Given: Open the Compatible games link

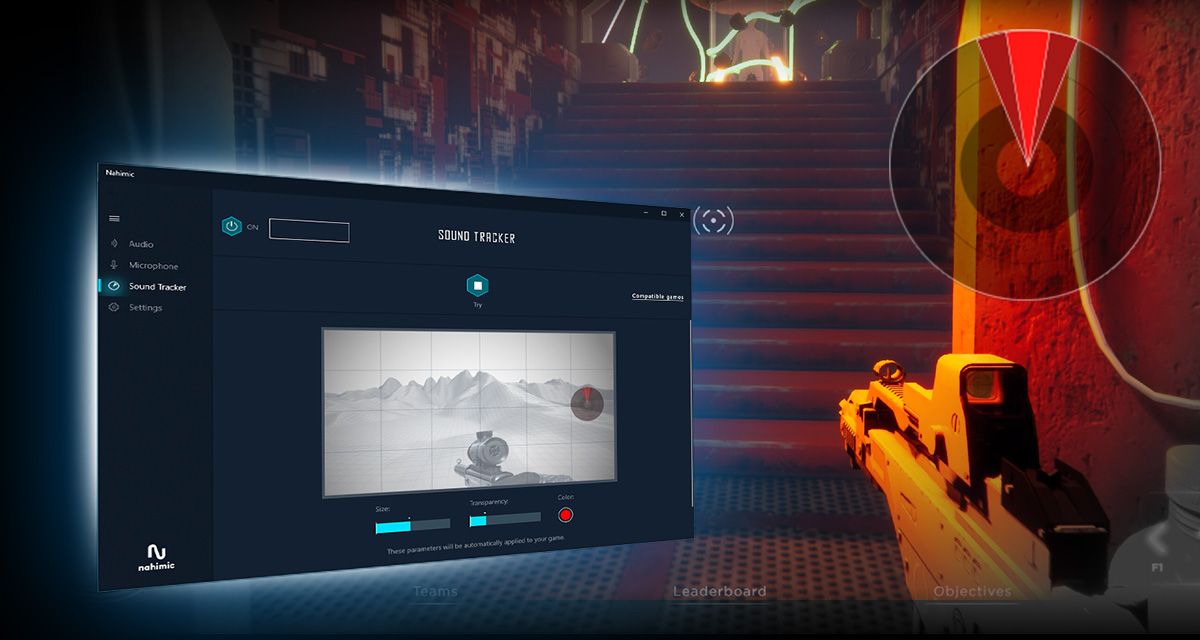Looking at the screenshot, I should point(657,297).
